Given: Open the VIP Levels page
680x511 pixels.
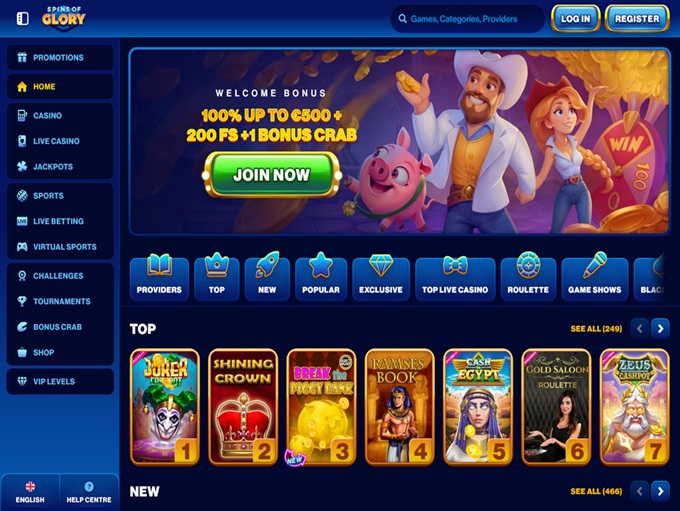Looking at the screenshot, I should pos(60,381).
